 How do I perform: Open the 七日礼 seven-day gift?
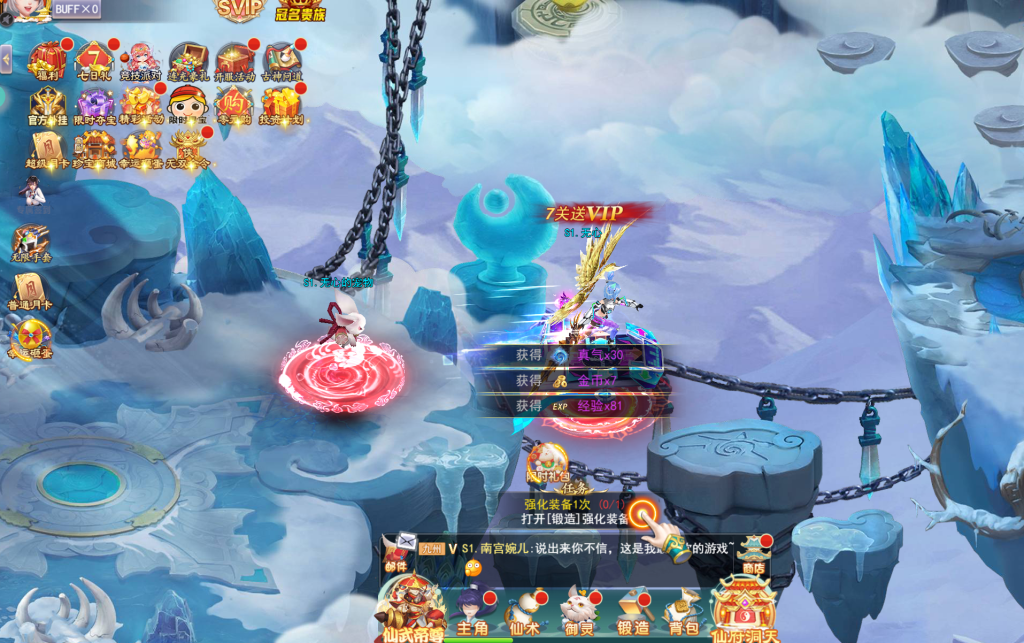[x=93, y=60]
